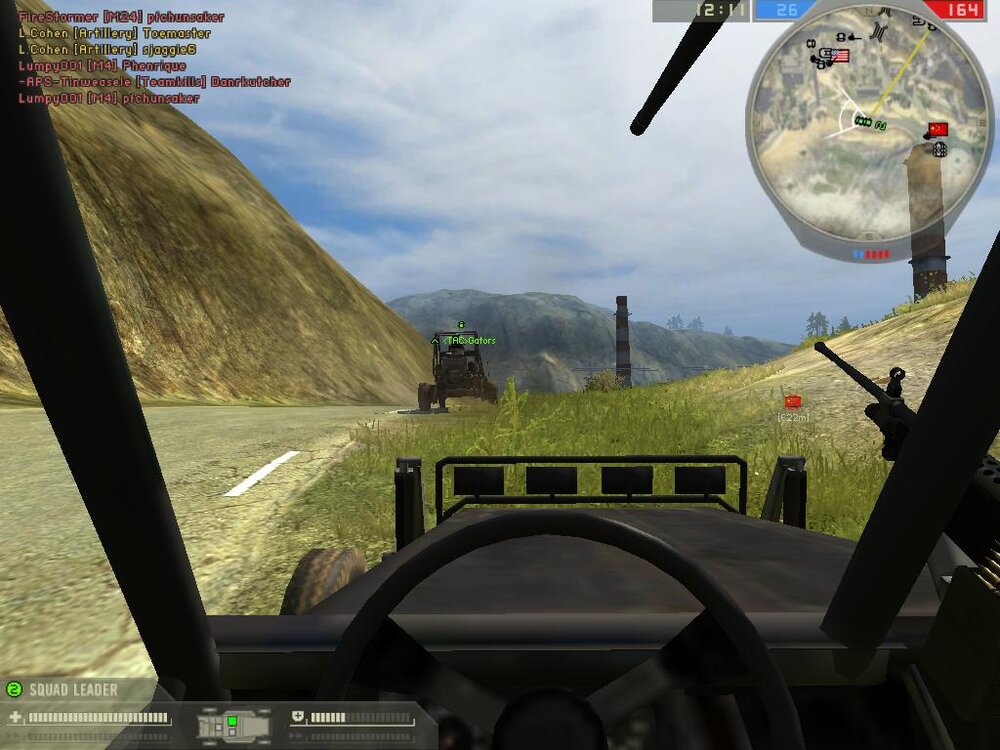Click the green squad vehicle marker on minimap

[863, 121]
